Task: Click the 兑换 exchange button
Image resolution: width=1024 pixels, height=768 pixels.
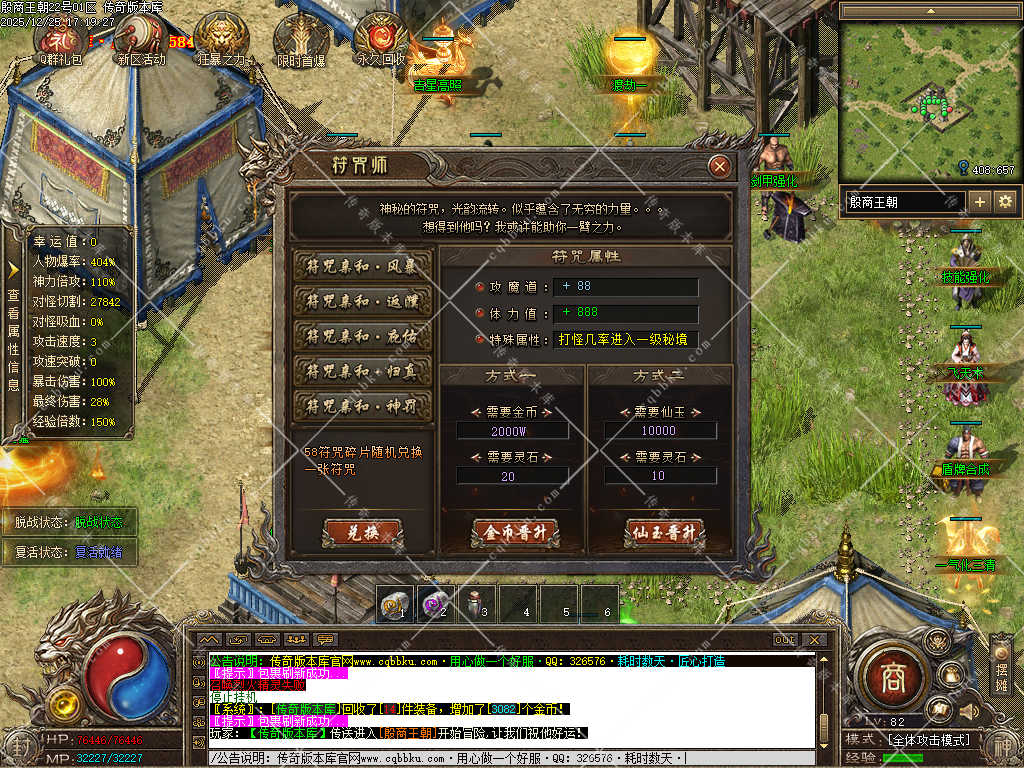Action: (363, 533)
